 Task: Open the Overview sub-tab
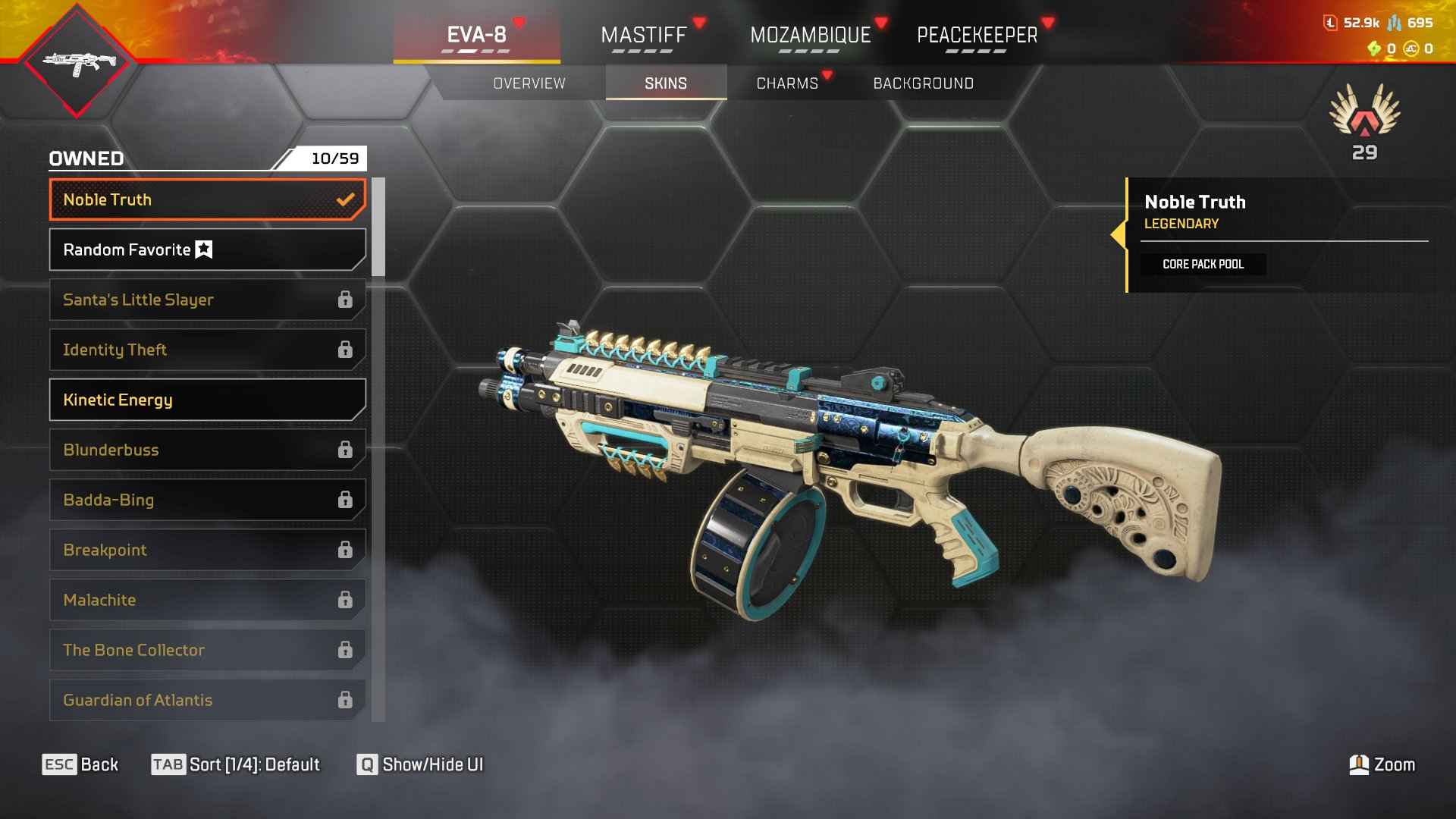coord(529,83)
